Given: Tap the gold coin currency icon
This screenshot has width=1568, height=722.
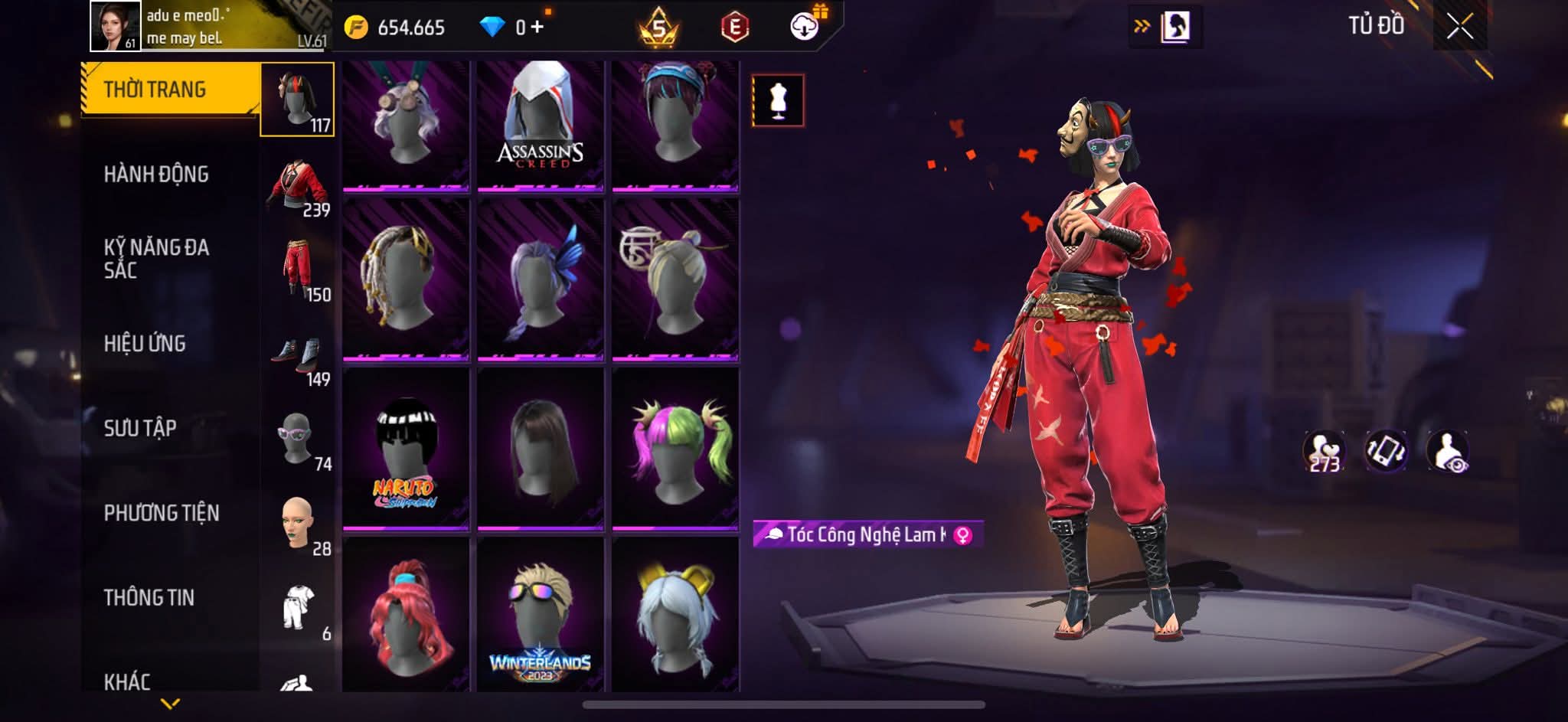Looking at the screenshot, I should (356, 28).
